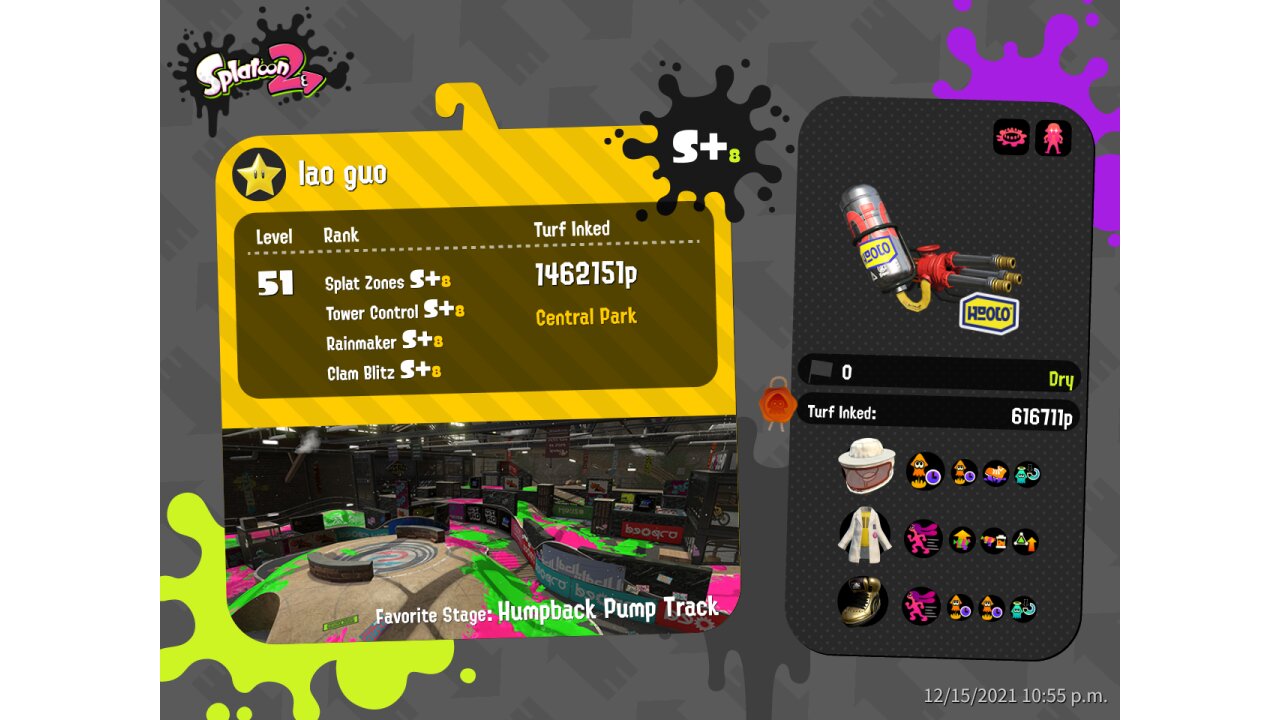Select the white beekeeper hat headgear
The image size is (1280, 720).
pyautogui.click(x=868, y=467)
